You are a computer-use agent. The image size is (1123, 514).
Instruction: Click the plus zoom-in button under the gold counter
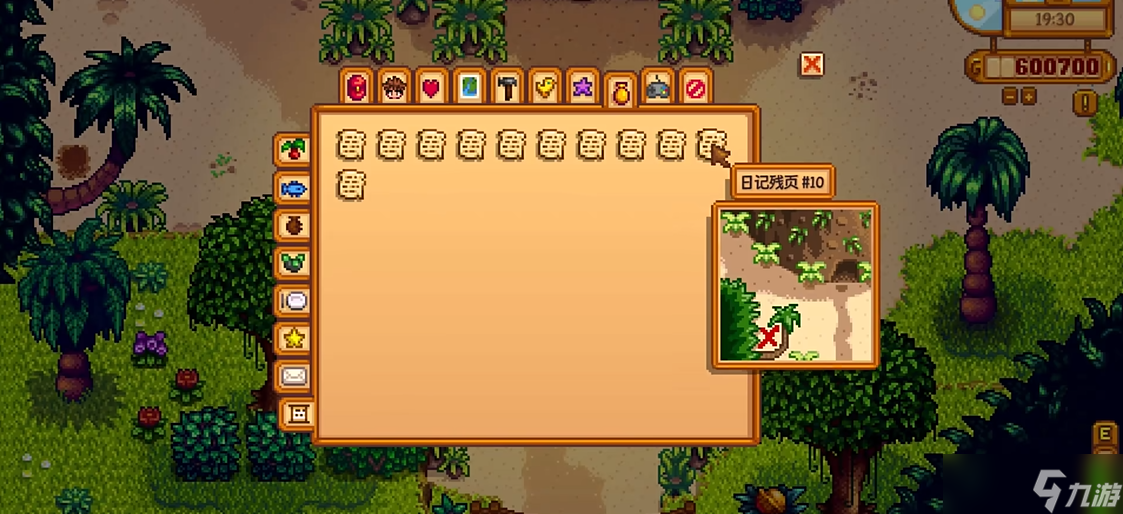point(1029,97)
